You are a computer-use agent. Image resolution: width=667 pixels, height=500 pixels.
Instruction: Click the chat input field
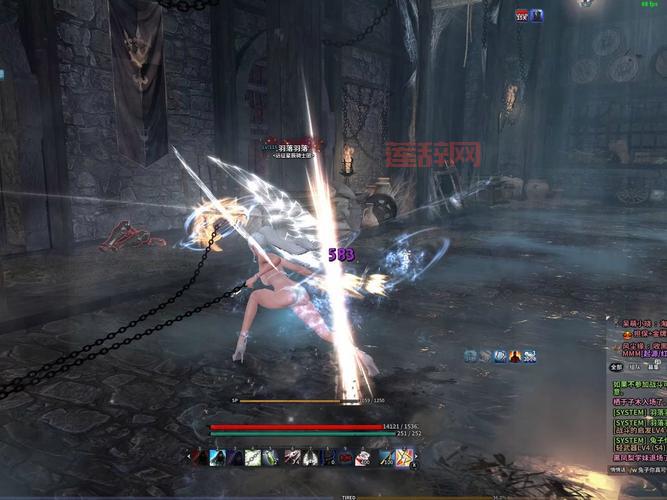[x=645, y=469]
